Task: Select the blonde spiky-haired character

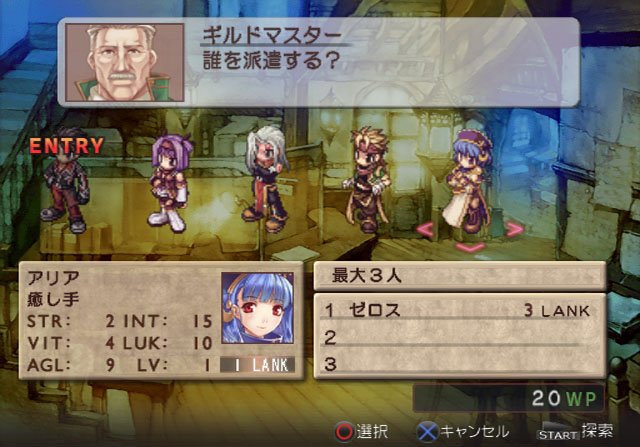Action: point(363,179)
